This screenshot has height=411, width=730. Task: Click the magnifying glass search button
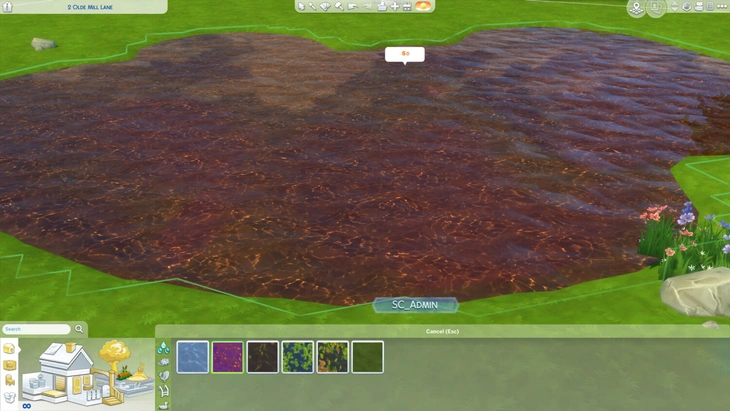click(x=80, y=329)
